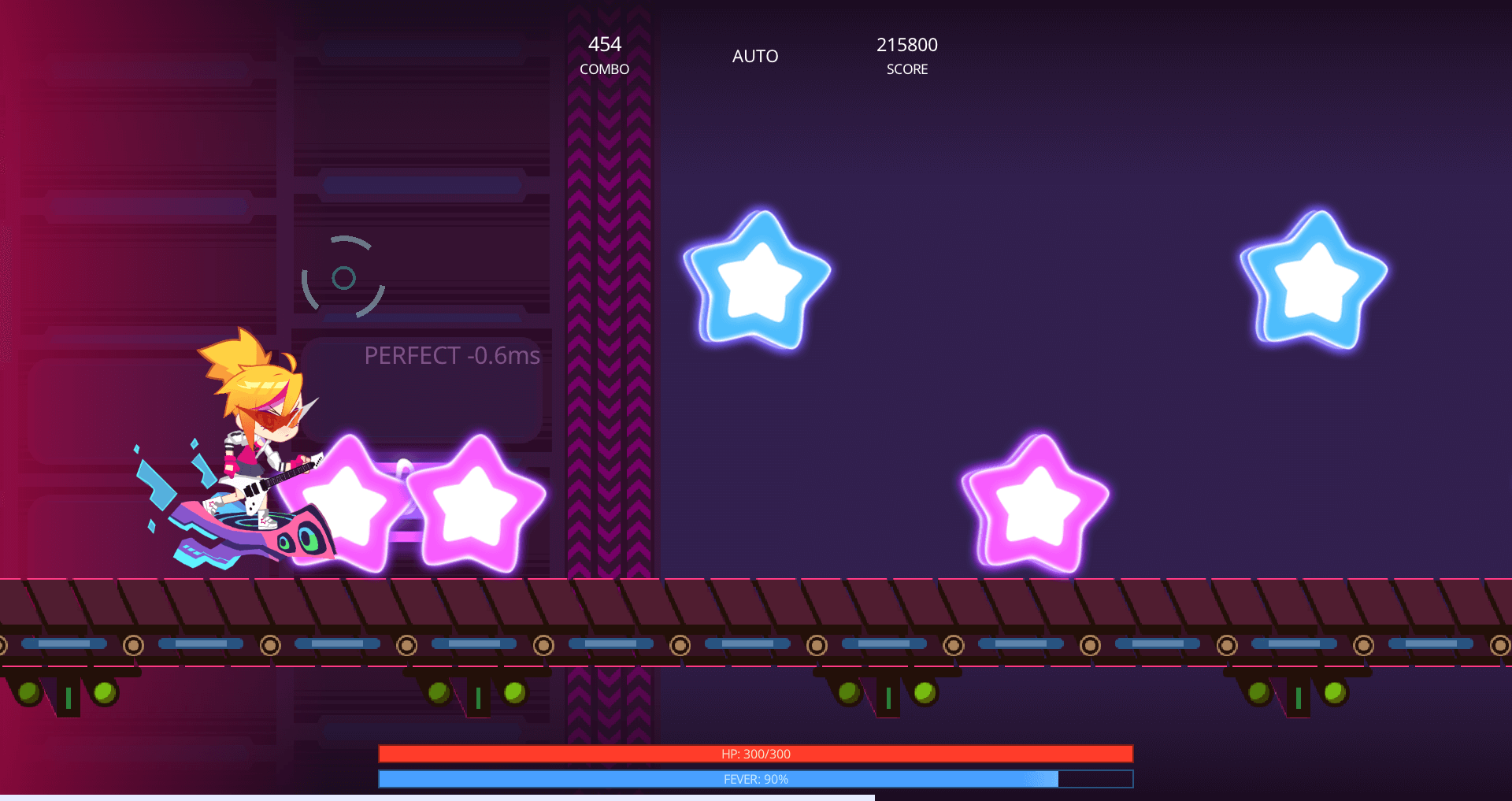This screenshot has height=801, width=1512.
Task: Click the circular timing indicator above the character
Action: point(344,277)
